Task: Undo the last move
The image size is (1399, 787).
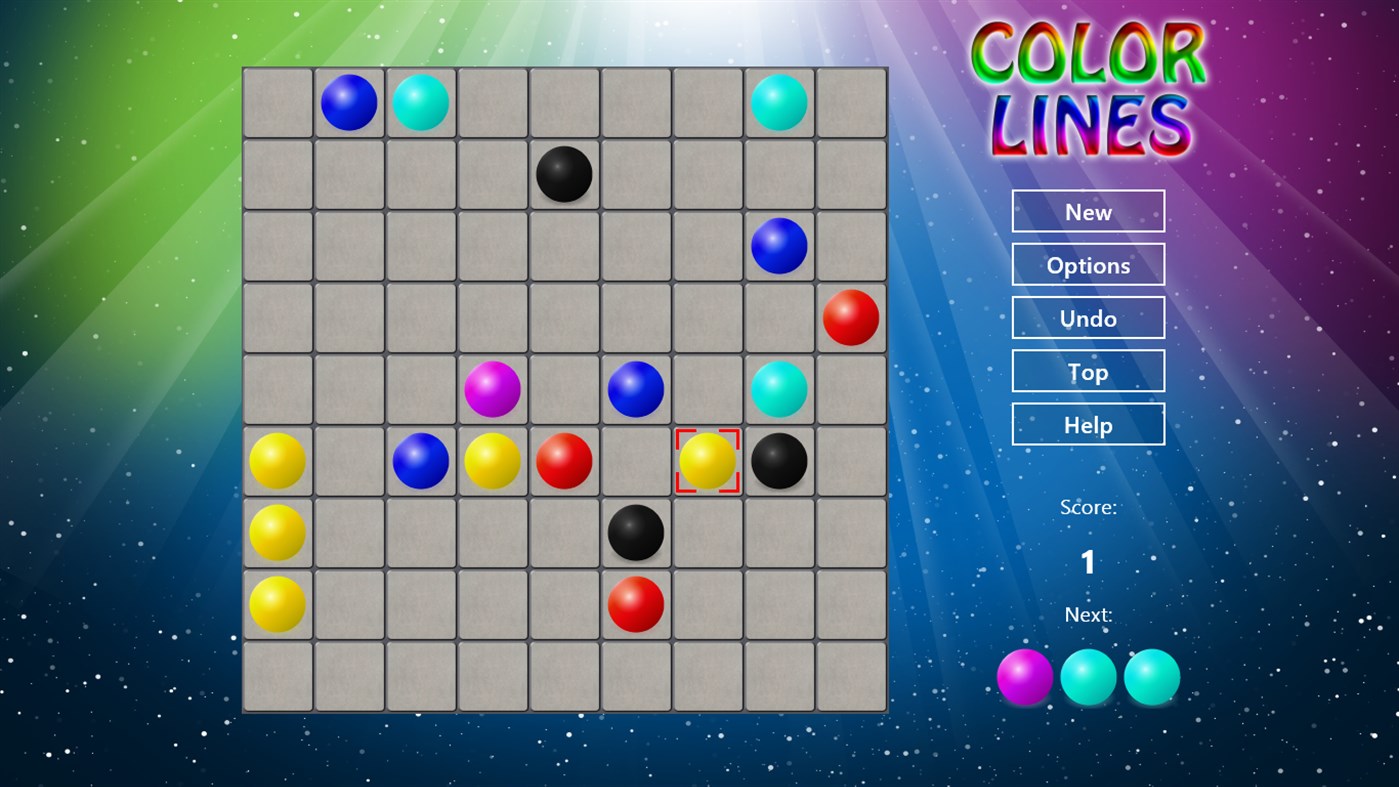Action: pos(1088,317)
